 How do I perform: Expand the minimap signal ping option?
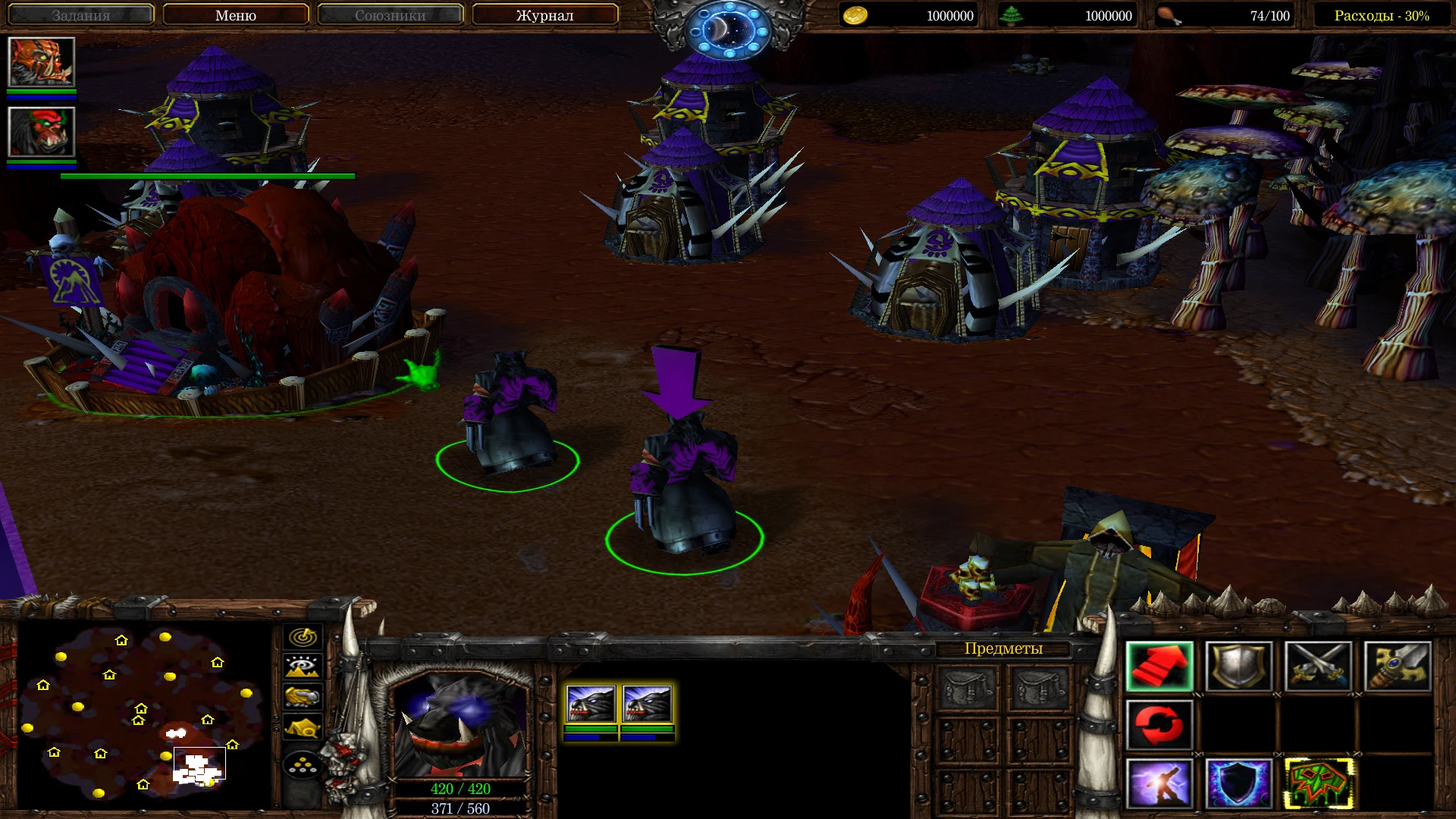[x=302, y=638]
